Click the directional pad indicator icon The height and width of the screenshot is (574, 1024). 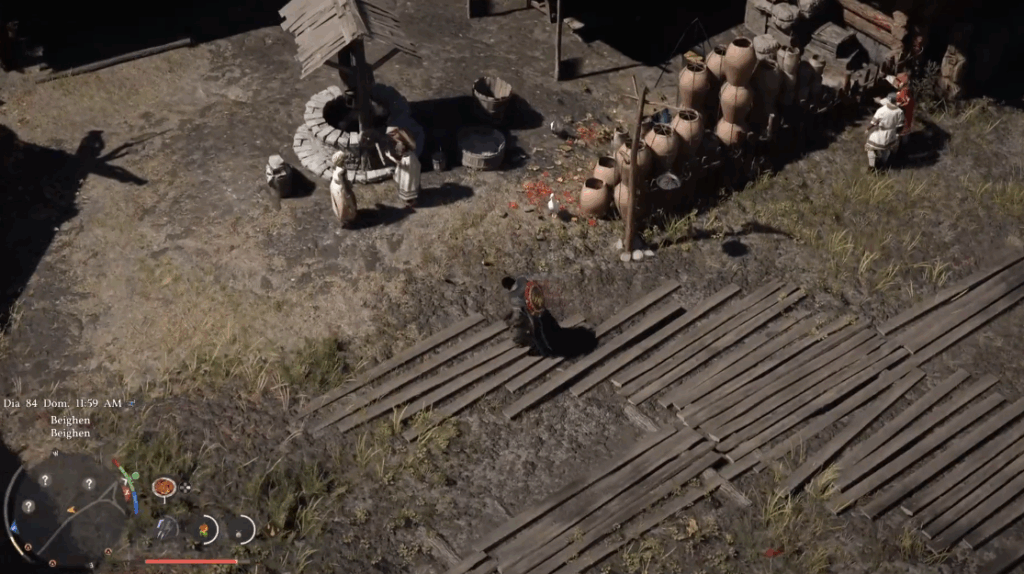(185, 487)
